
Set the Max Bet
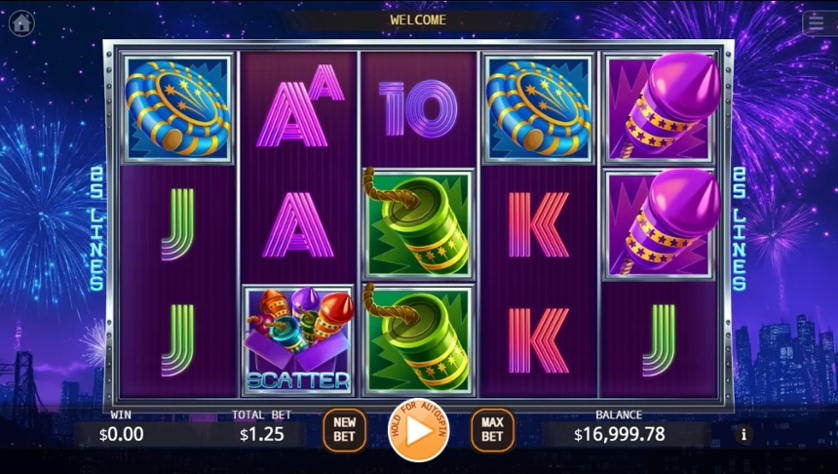pyautogui.click(x=492, y=430)
